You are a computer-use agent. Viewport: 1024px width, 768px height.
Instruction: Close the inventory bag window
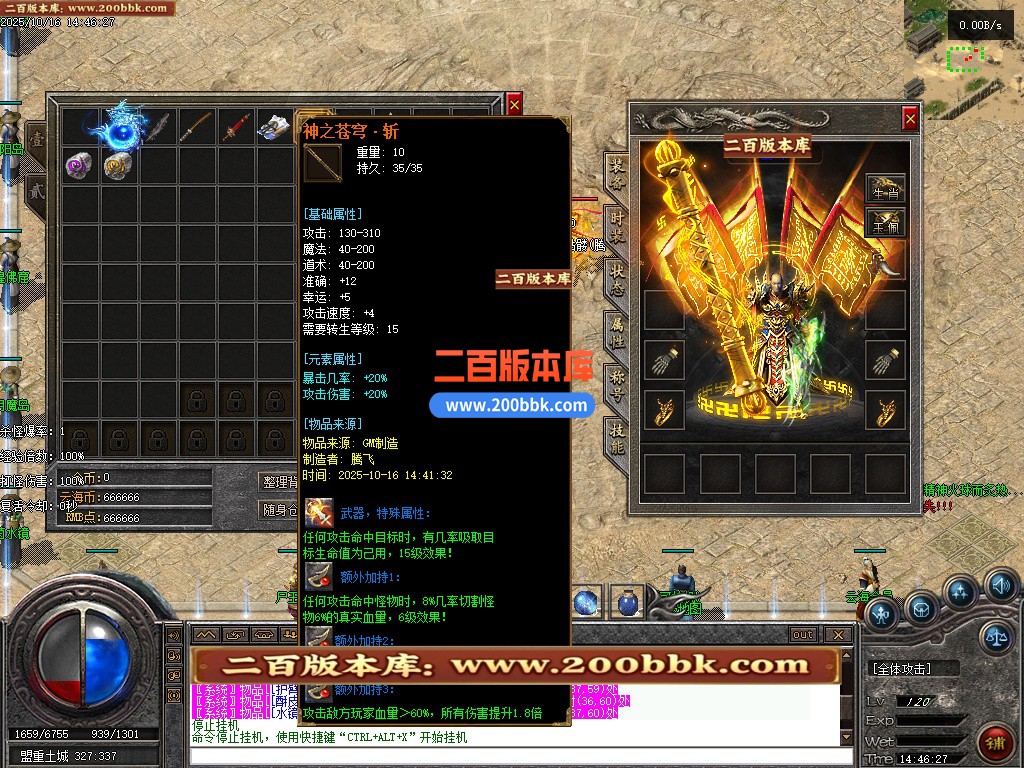pyautogui.click(x=514, y=103)
